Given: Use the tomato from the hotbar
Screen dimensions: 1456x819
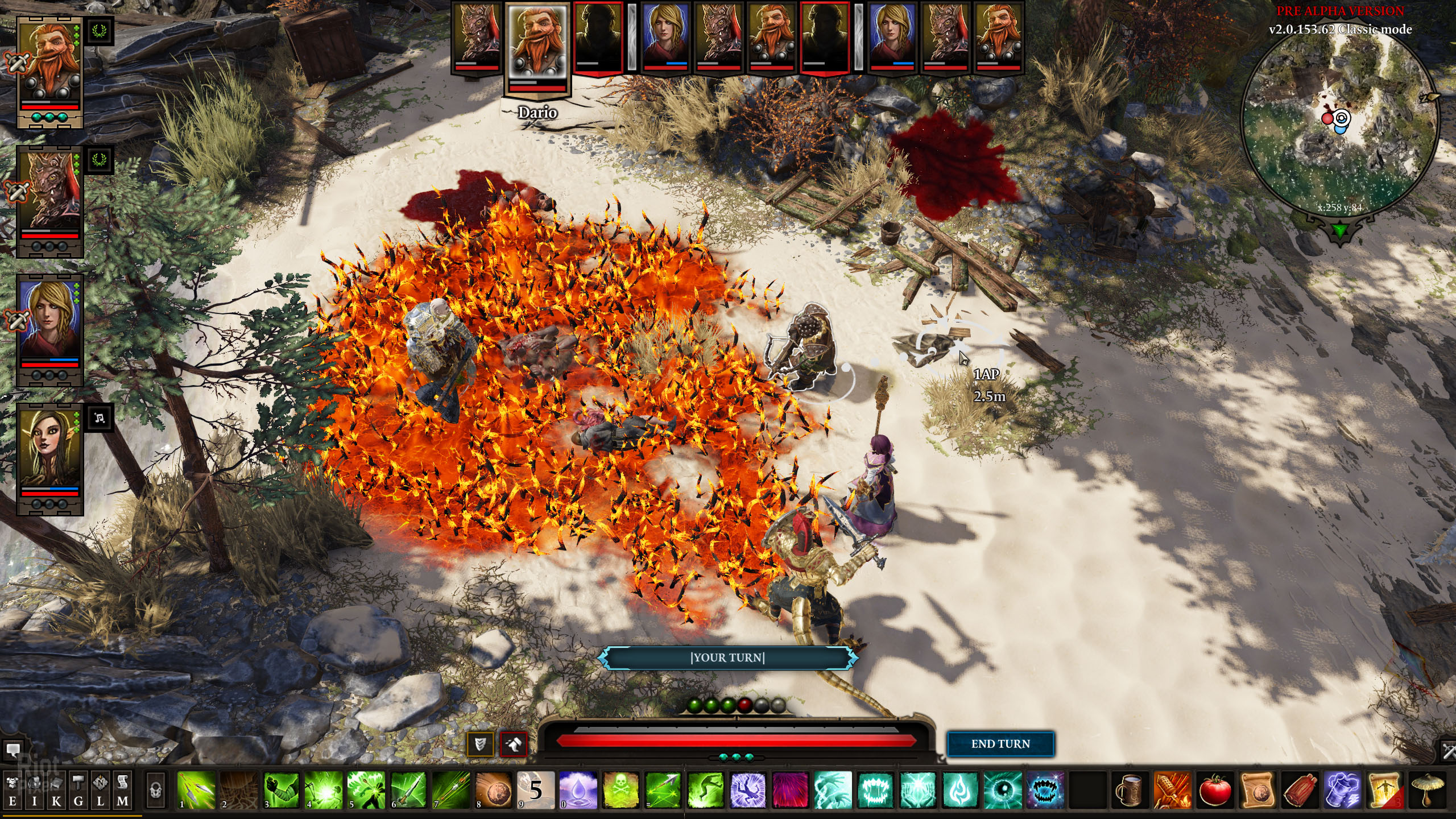Looking at the screenshot, I should coord(1215,791).
